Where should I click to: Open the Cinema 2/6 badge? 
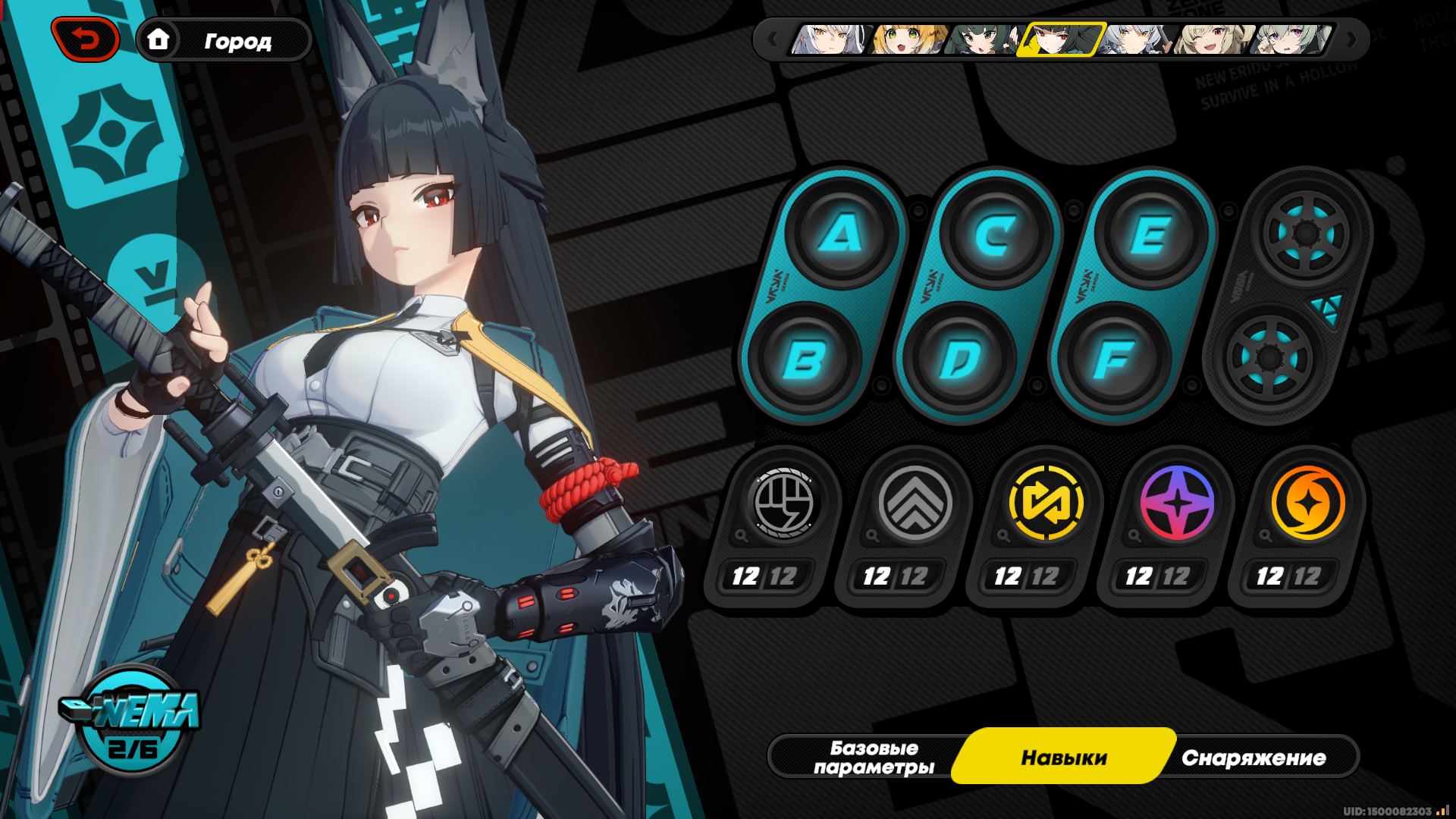132,720
